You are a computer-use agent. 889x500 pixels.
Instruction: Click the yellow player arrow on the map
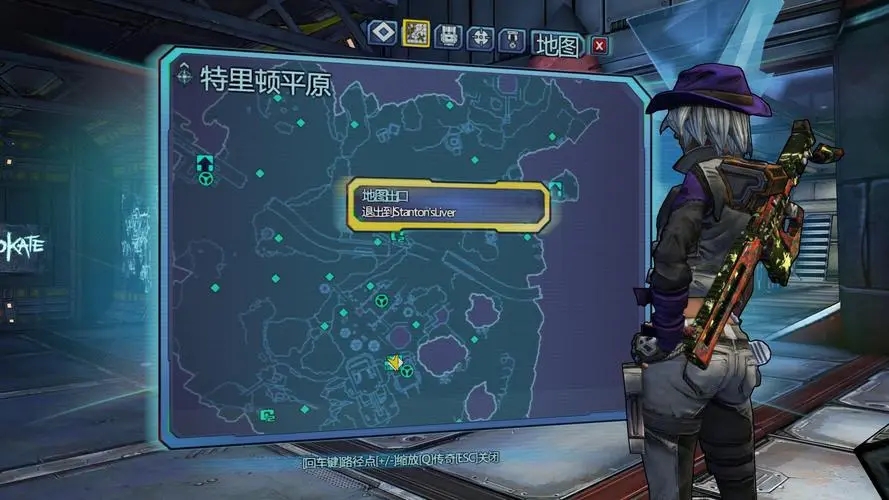395,362
